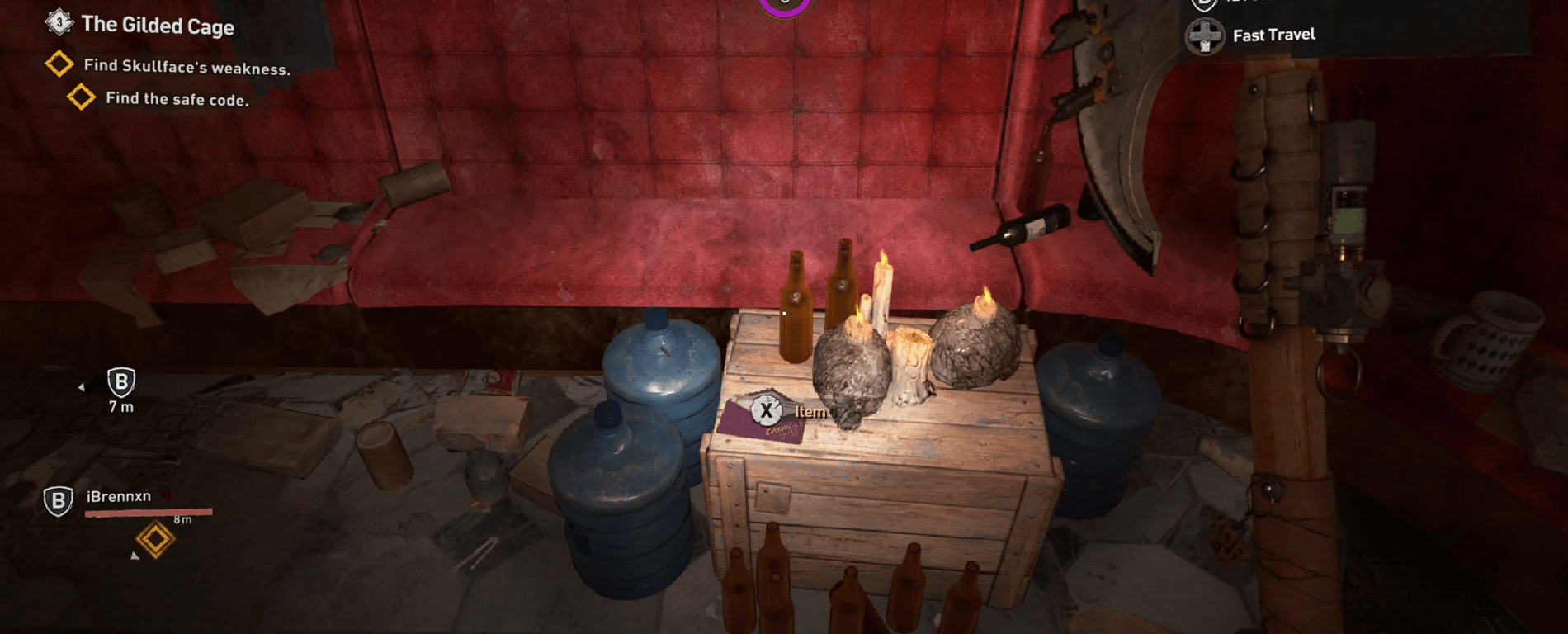Click the yellow diamond objective waypoint marker
This screenshot has height=634, width=1568.
(x=155, y=540)
